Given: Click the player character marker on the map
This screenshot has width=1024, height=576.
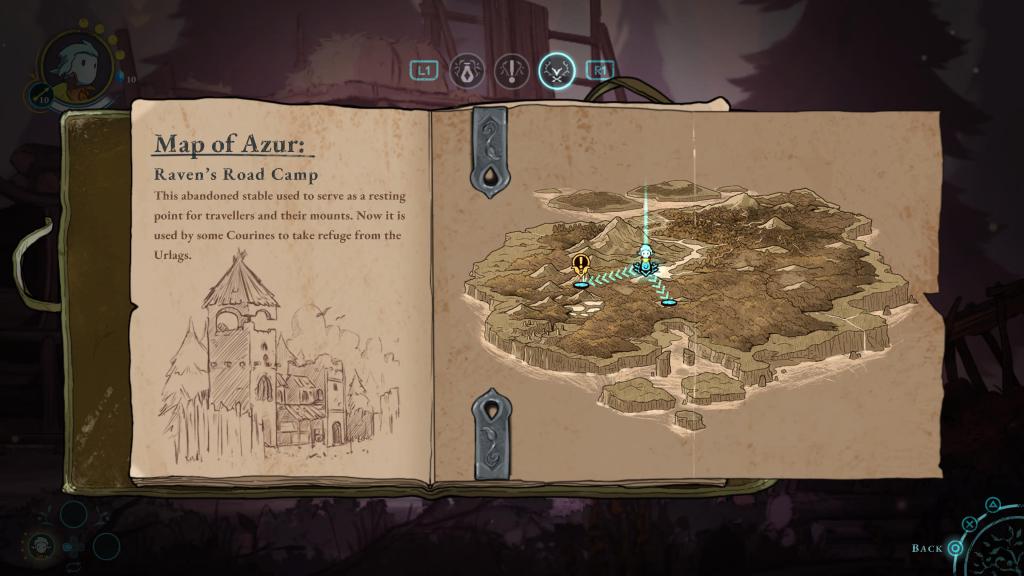Looking at the screenshot, I should pos(647,260).
